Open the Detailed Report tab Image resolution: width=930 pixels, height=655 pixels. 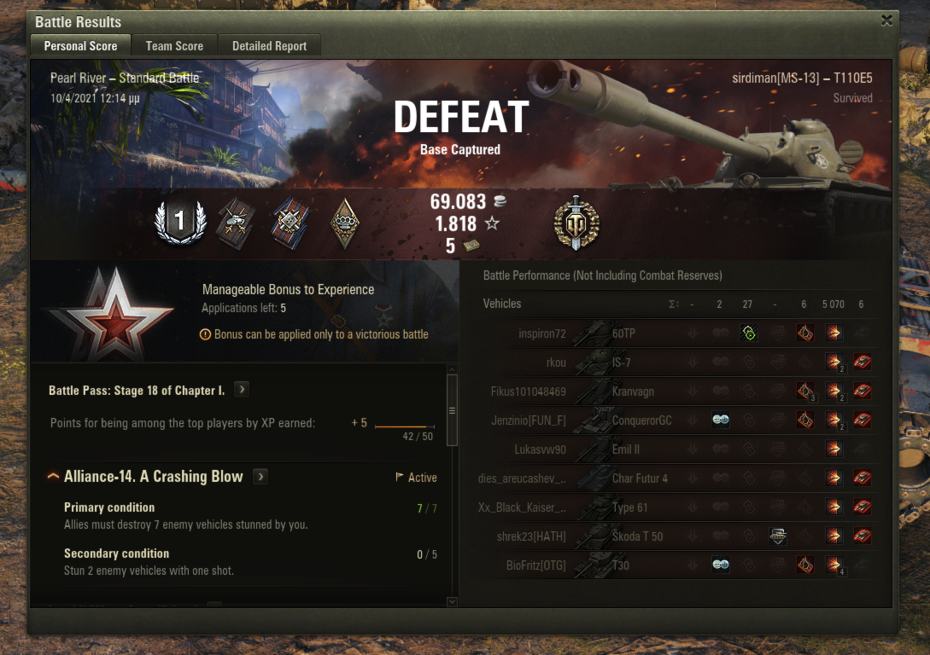tap(270, 46)
